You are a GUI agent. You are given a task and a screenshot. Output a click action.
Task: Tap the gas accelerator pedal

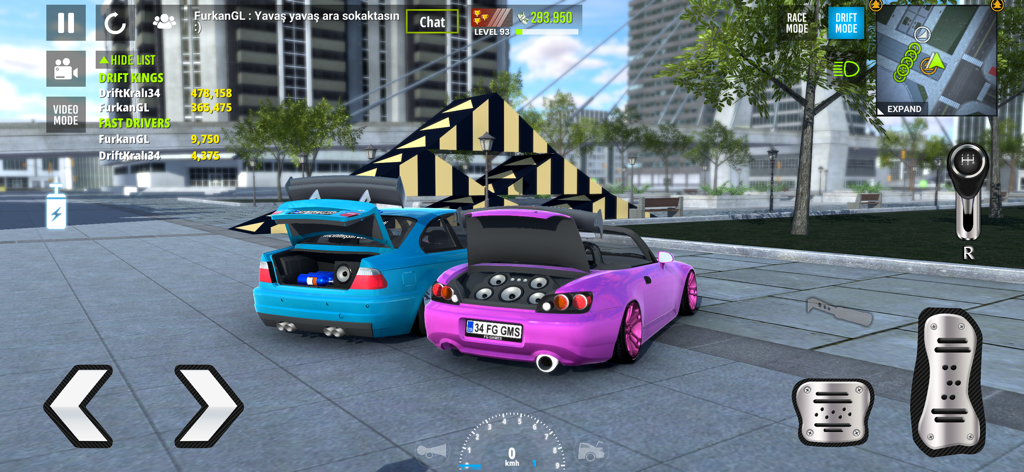[948, 382]
